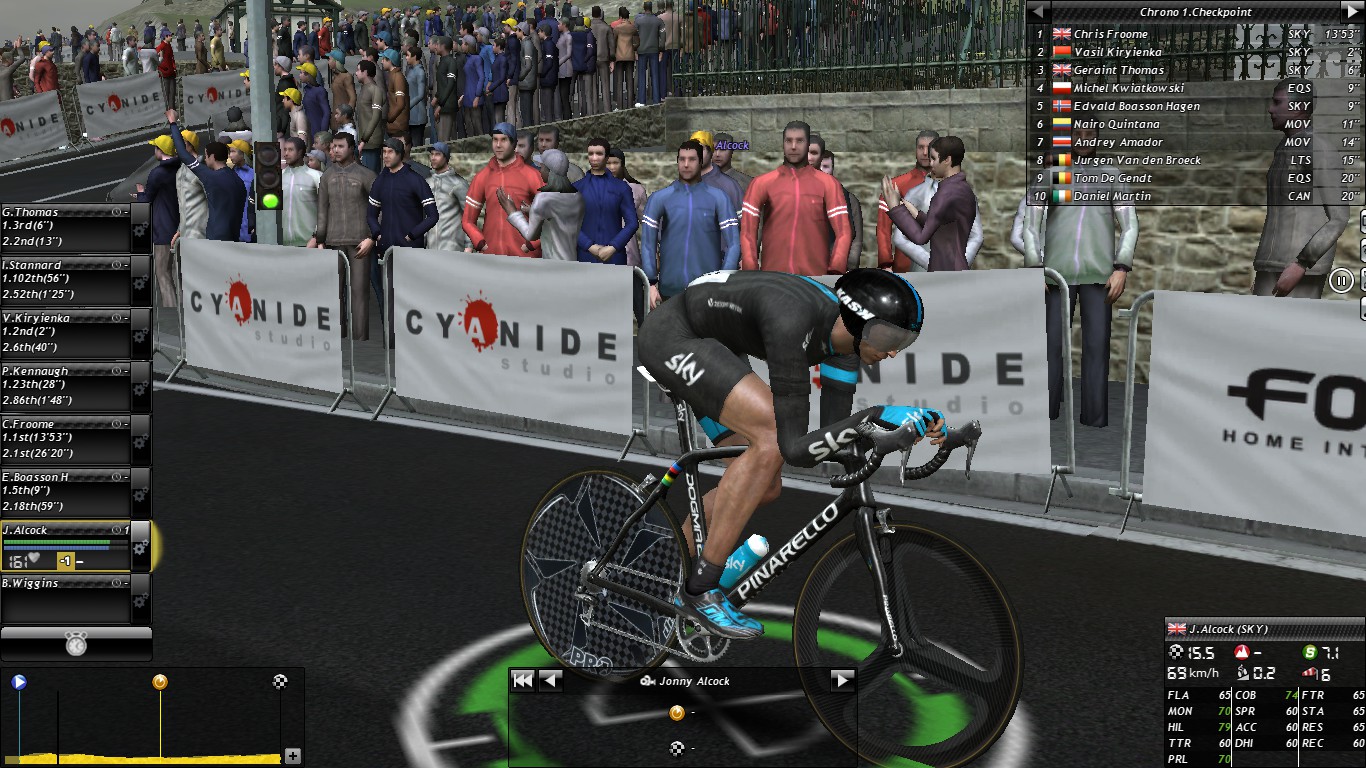Open the gear settings for J.Alcock
The height and width of the screenshot is (768, 1366).
[x=140, y=548]
